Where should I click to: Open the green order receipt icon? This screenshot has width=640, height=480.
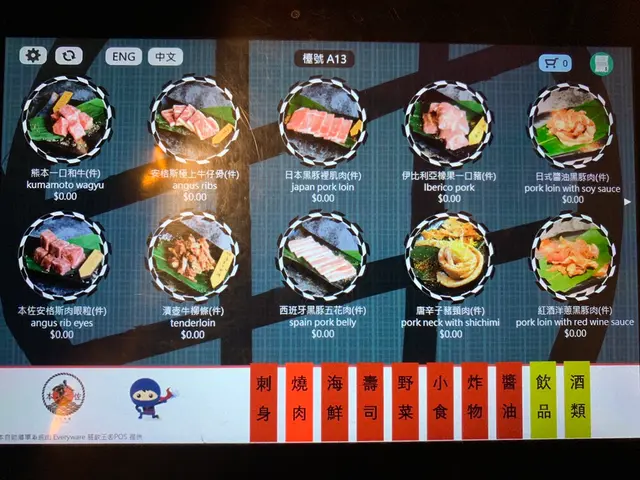(x=601, y=64)
